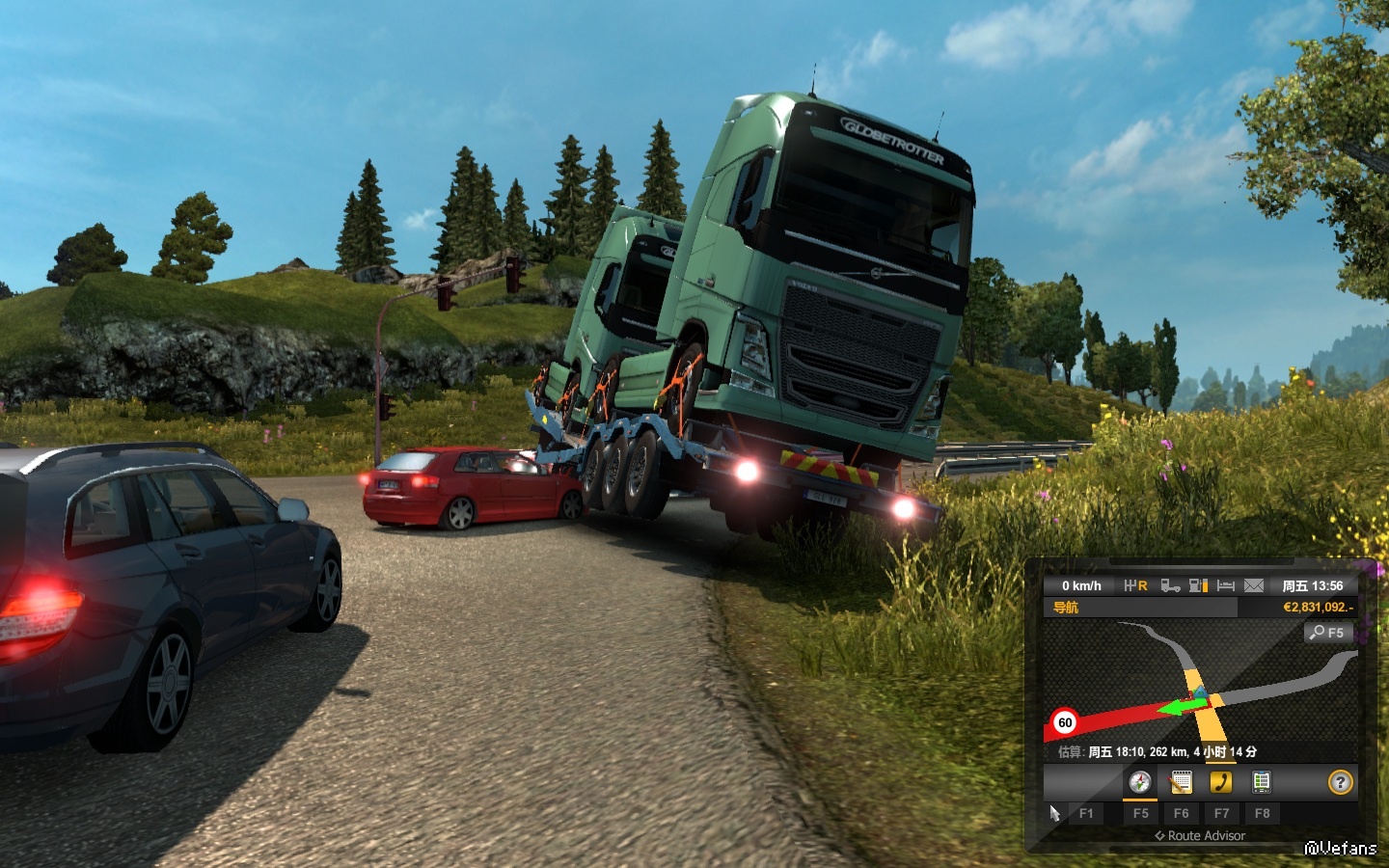
Task: Open the compass navigation tab
Action: click(x=1140, y=782)
